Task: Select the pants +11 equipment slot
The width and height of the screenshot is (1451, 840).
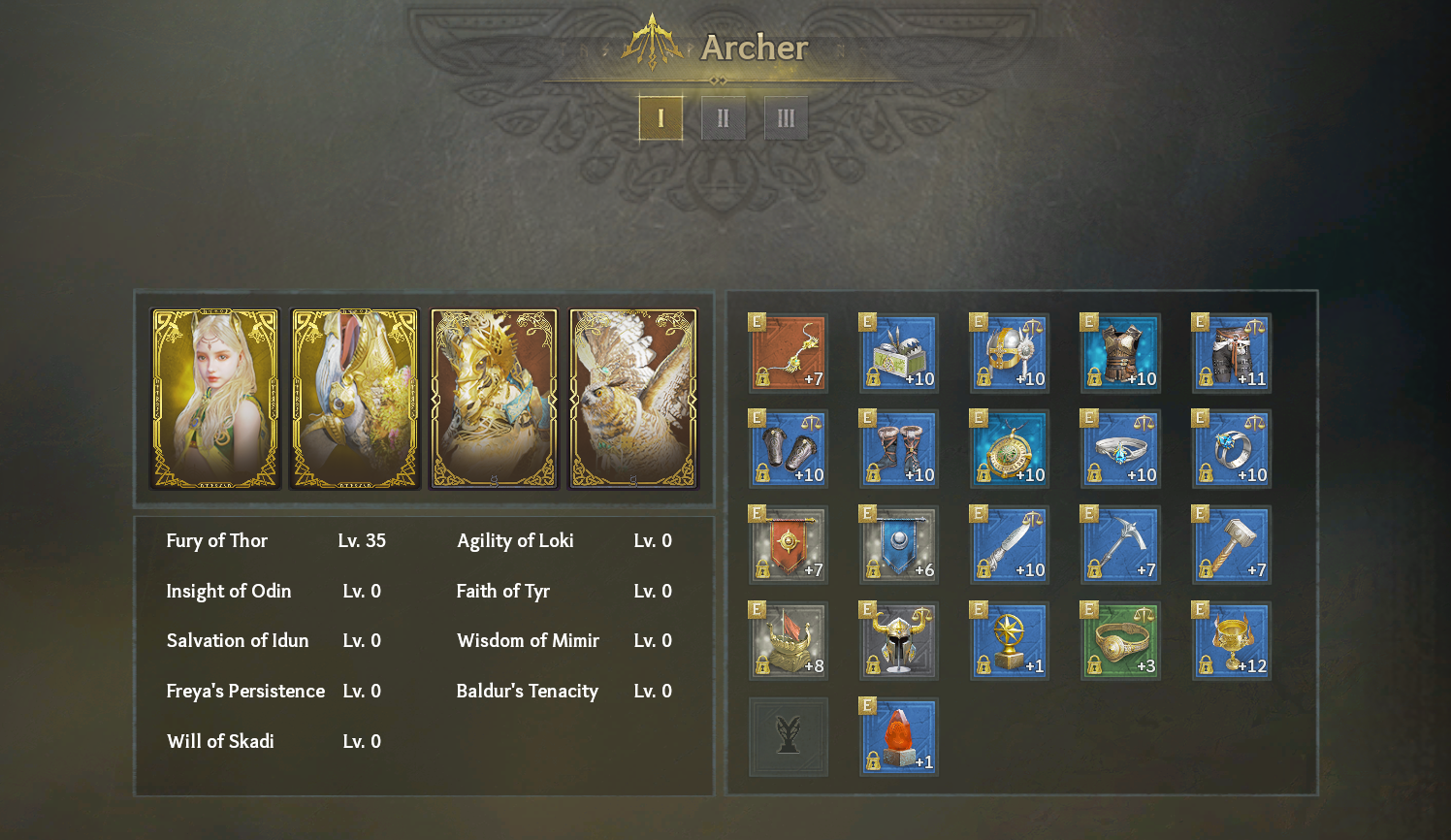Action: point(1231,353)
